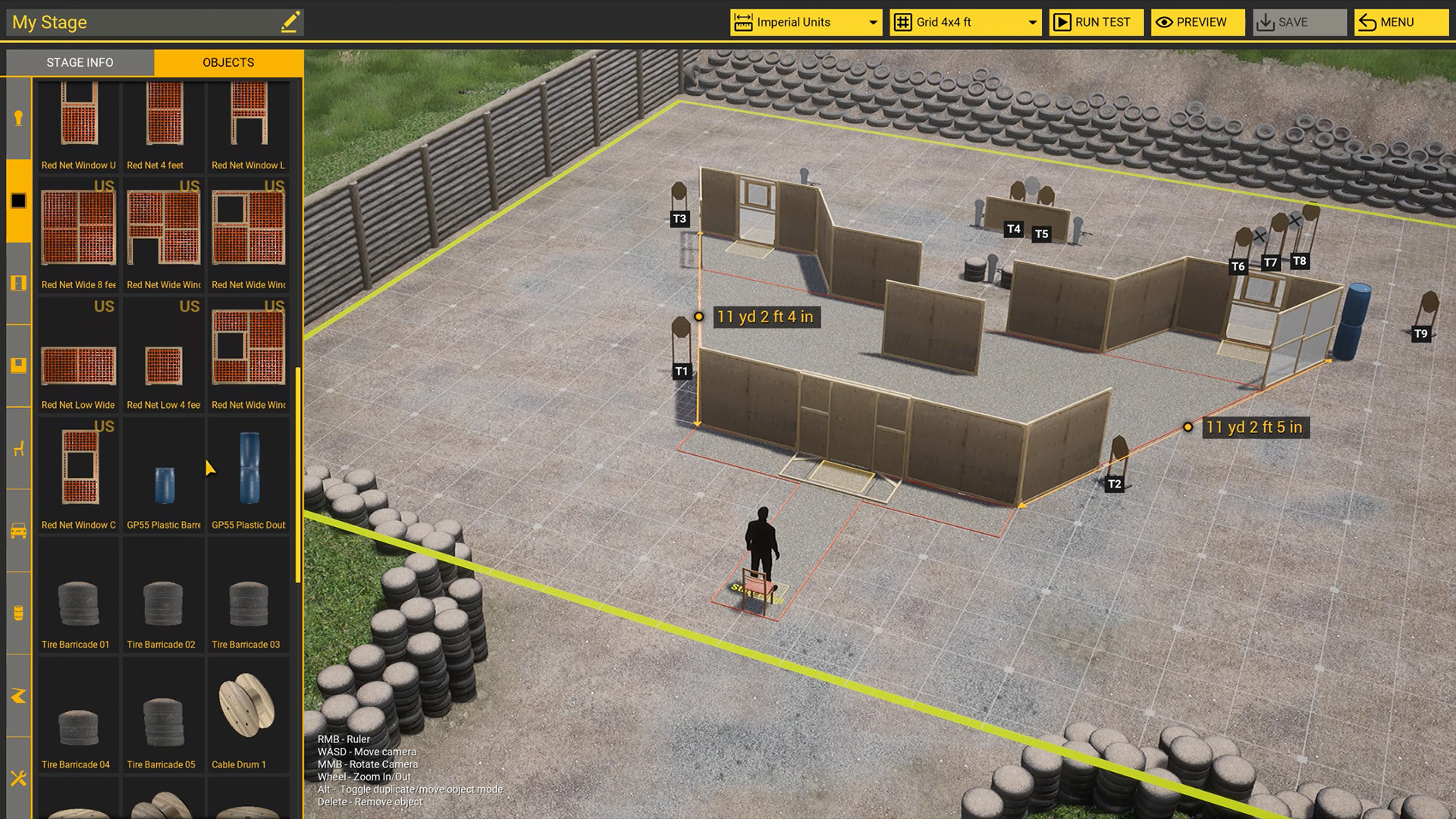The width and height of the screenshot is (1456, 819).
Task: Click the RUN TEST button
Action: 1096,22
